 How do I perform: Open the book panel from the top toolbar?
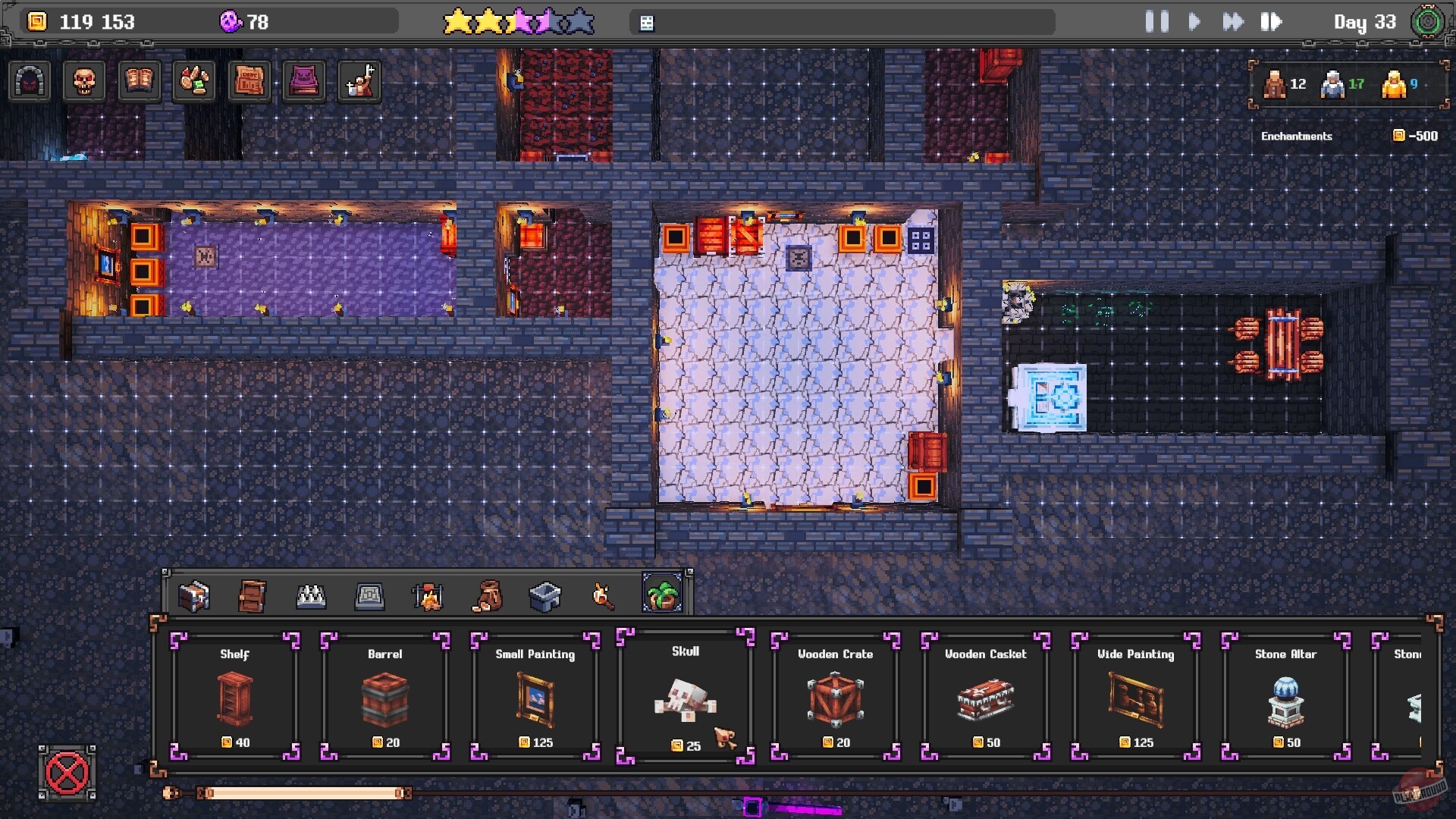click(136, 82)
